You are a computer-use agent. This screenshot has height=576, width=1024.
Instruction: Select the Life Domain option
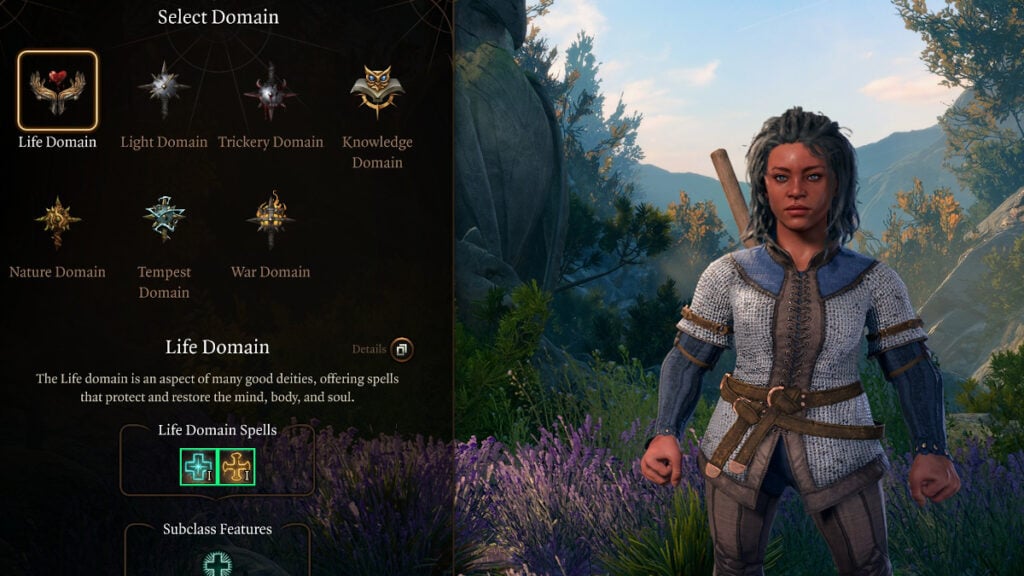58,91
